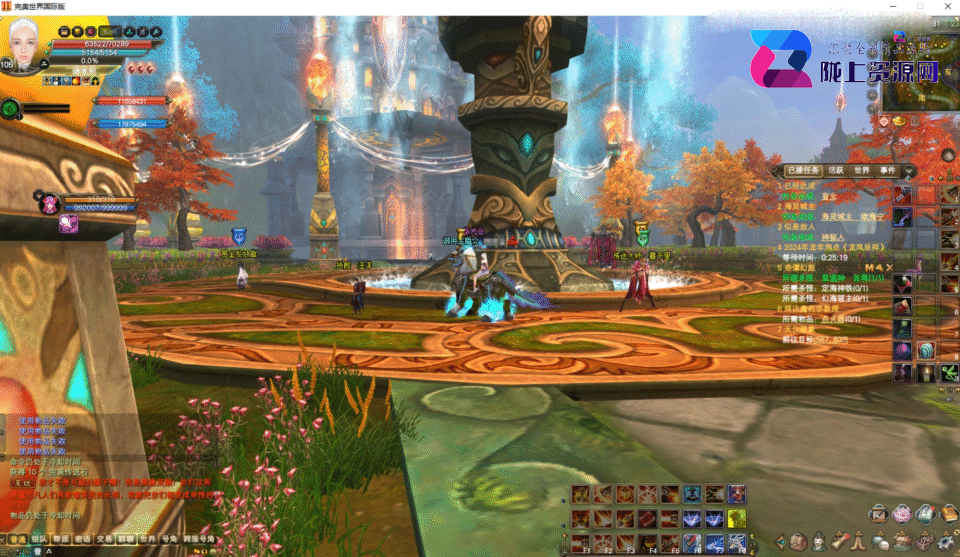Open the 跨服号角 chat channel
The image size is (960, 557).
(198, 539)
